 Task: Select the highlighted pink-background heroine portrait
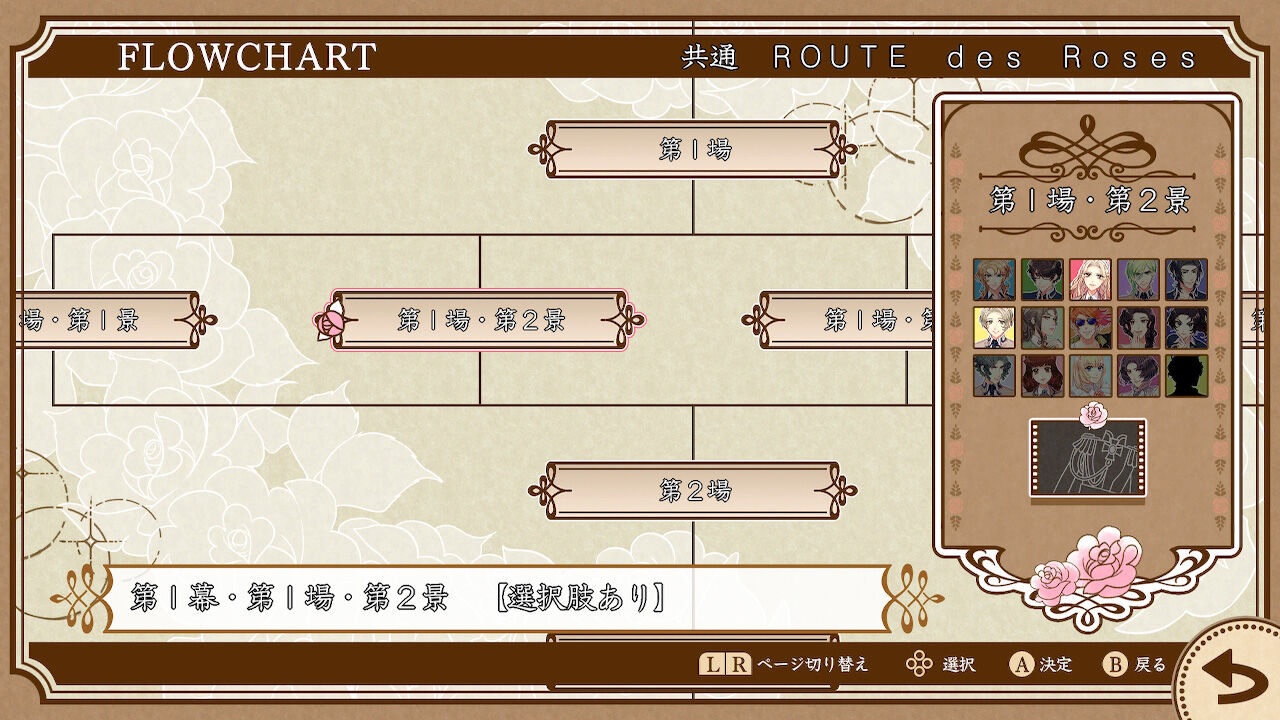[x=1090, y=280]
